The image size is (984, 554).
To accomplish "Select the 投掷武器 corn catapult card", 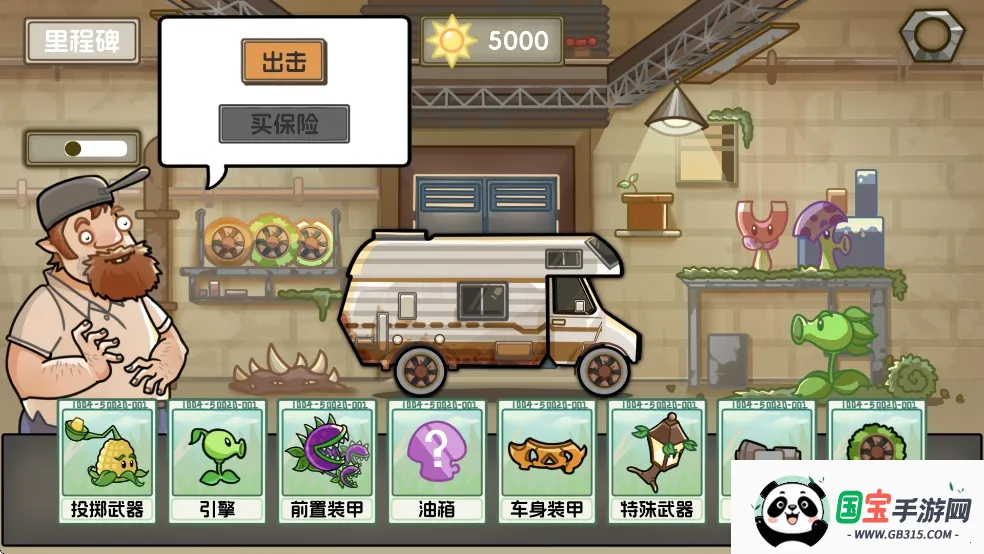I will point(107,461).
